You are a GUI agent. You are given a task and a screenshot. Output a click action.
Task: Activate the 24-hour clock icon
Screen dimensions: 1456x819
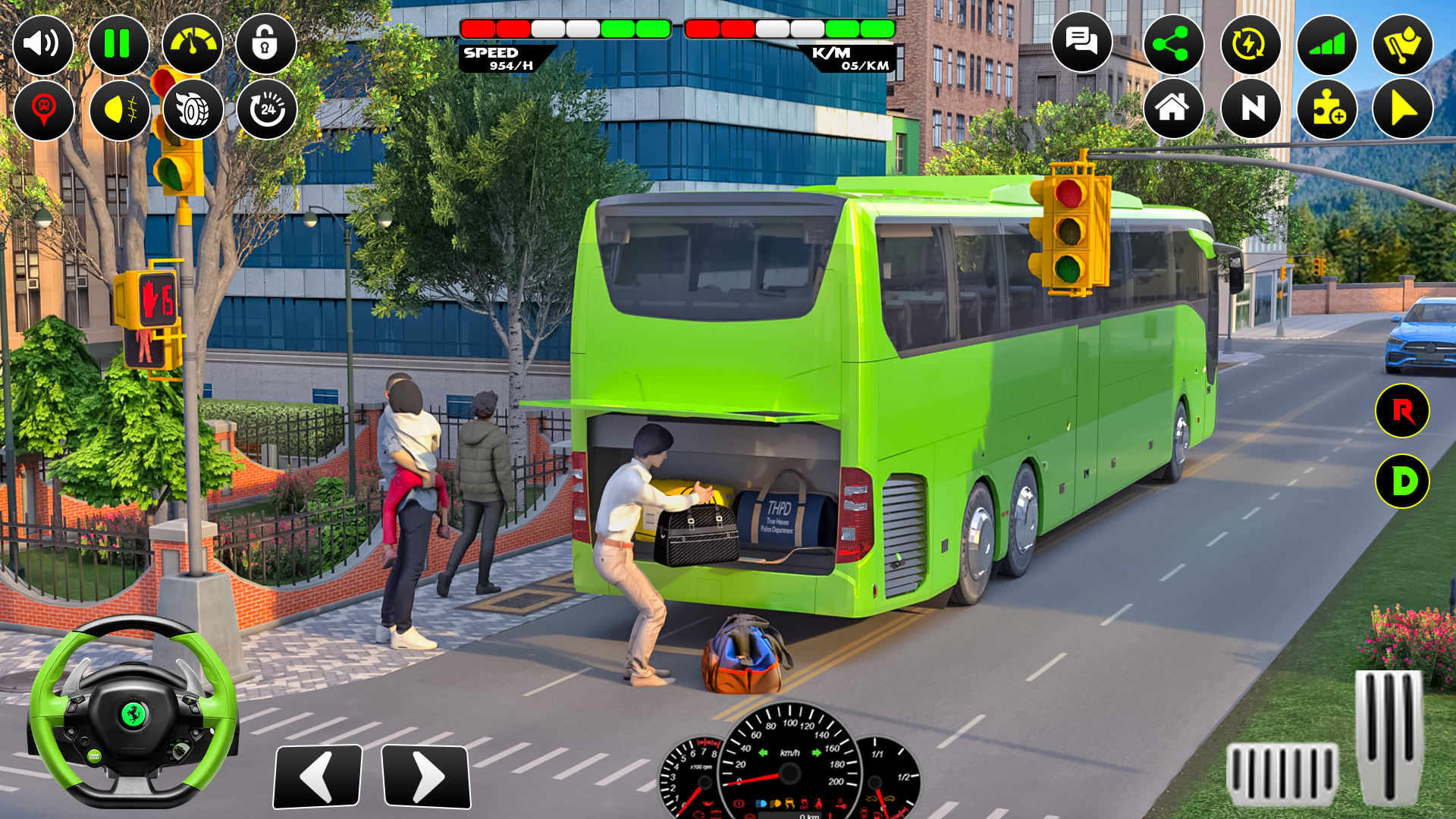pos(267,110)
